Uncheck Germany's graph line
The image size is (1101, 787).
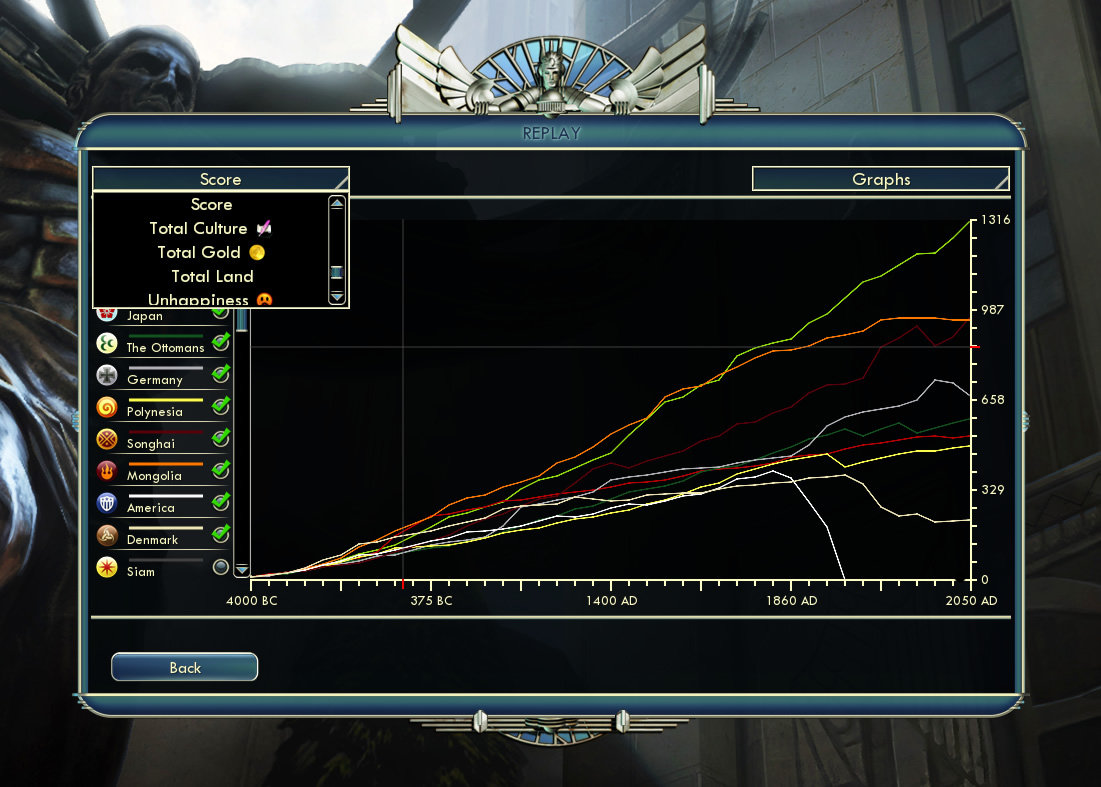(221, 374)
